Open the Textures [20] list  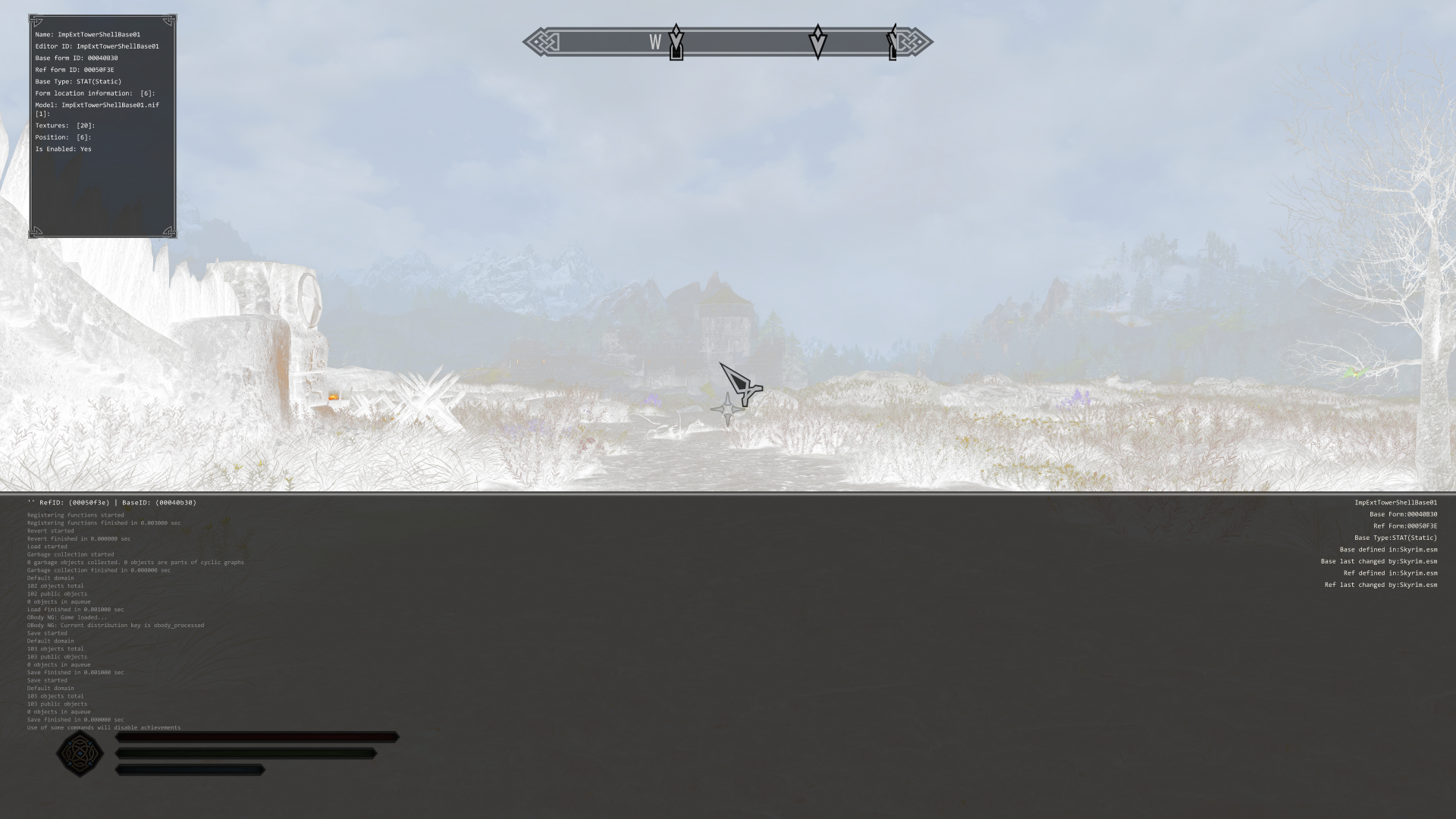click(x=64, y=126)
